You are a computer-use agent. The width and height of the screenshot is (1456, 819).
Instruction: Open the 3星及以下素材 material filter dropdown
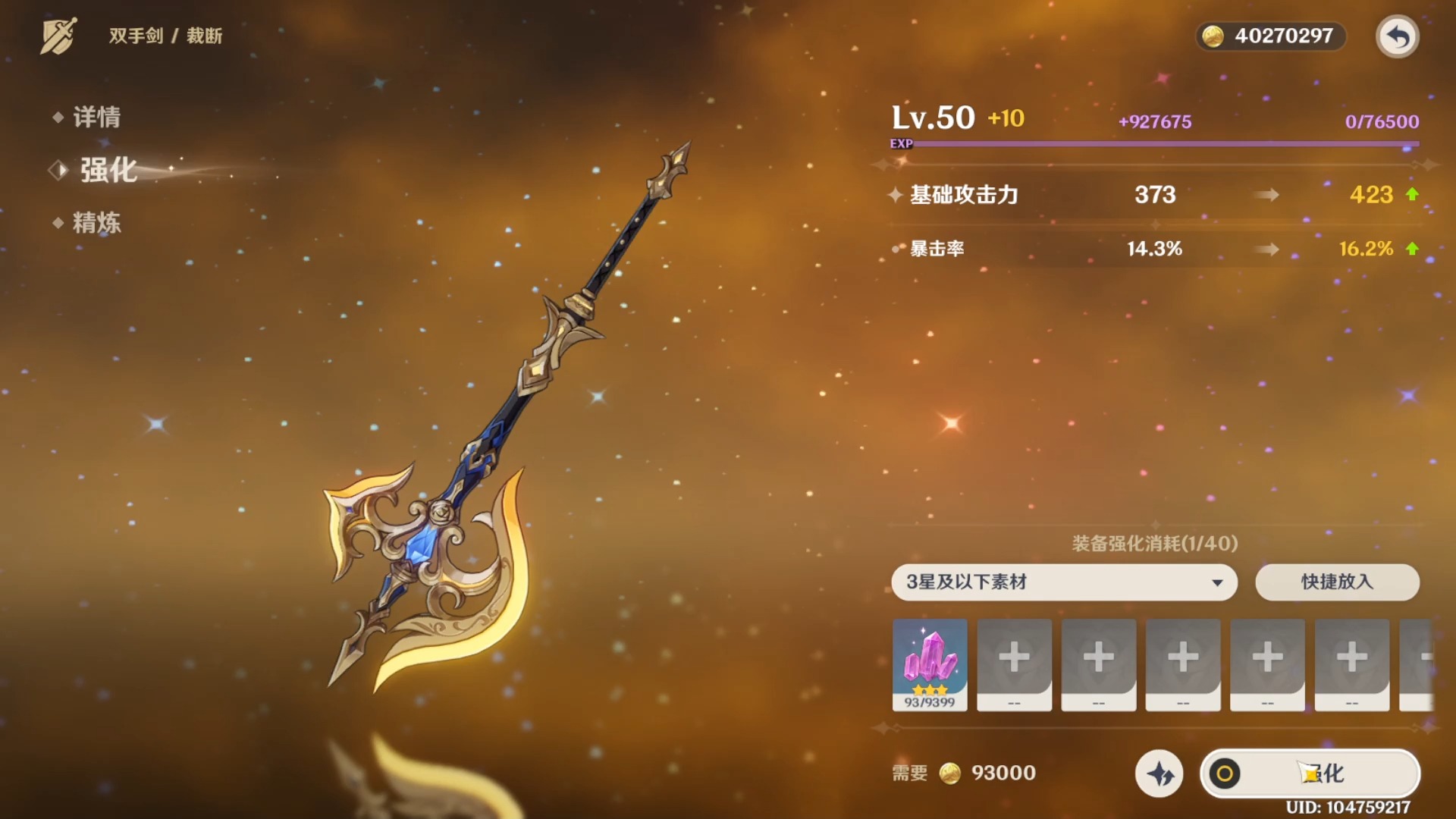[1064, 582]
